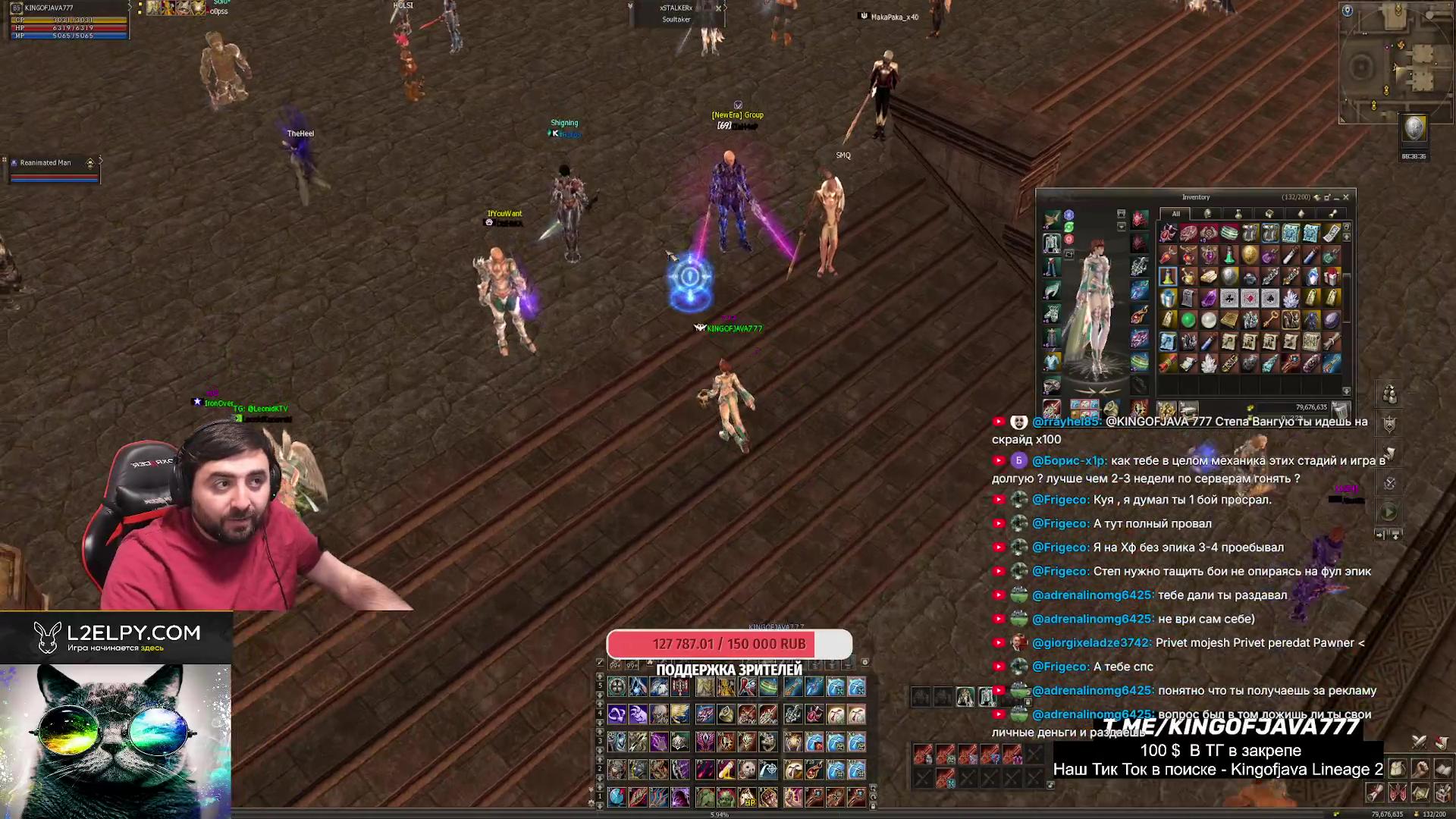
Task: Trigger the white mask skill slot
Action: click(x=748, y=770)
